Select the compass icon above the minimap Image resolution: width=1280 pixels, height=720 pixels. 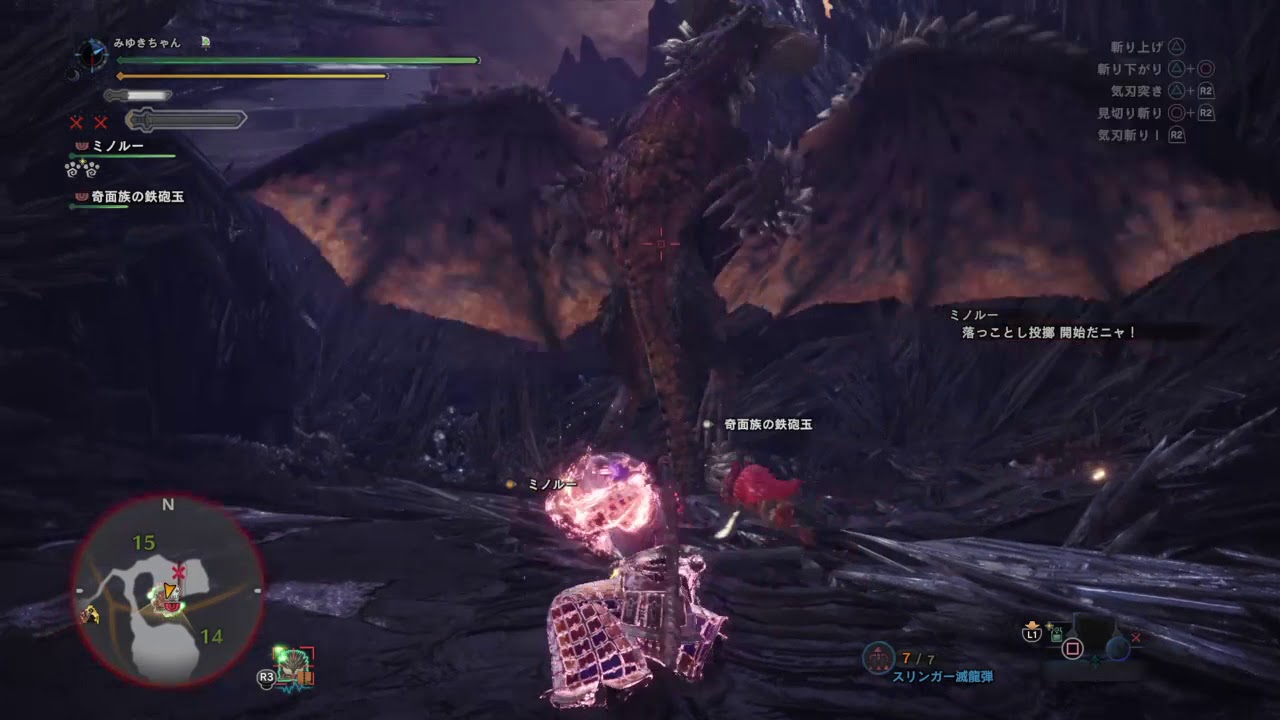pyautogui.click(x=91, y=55)
